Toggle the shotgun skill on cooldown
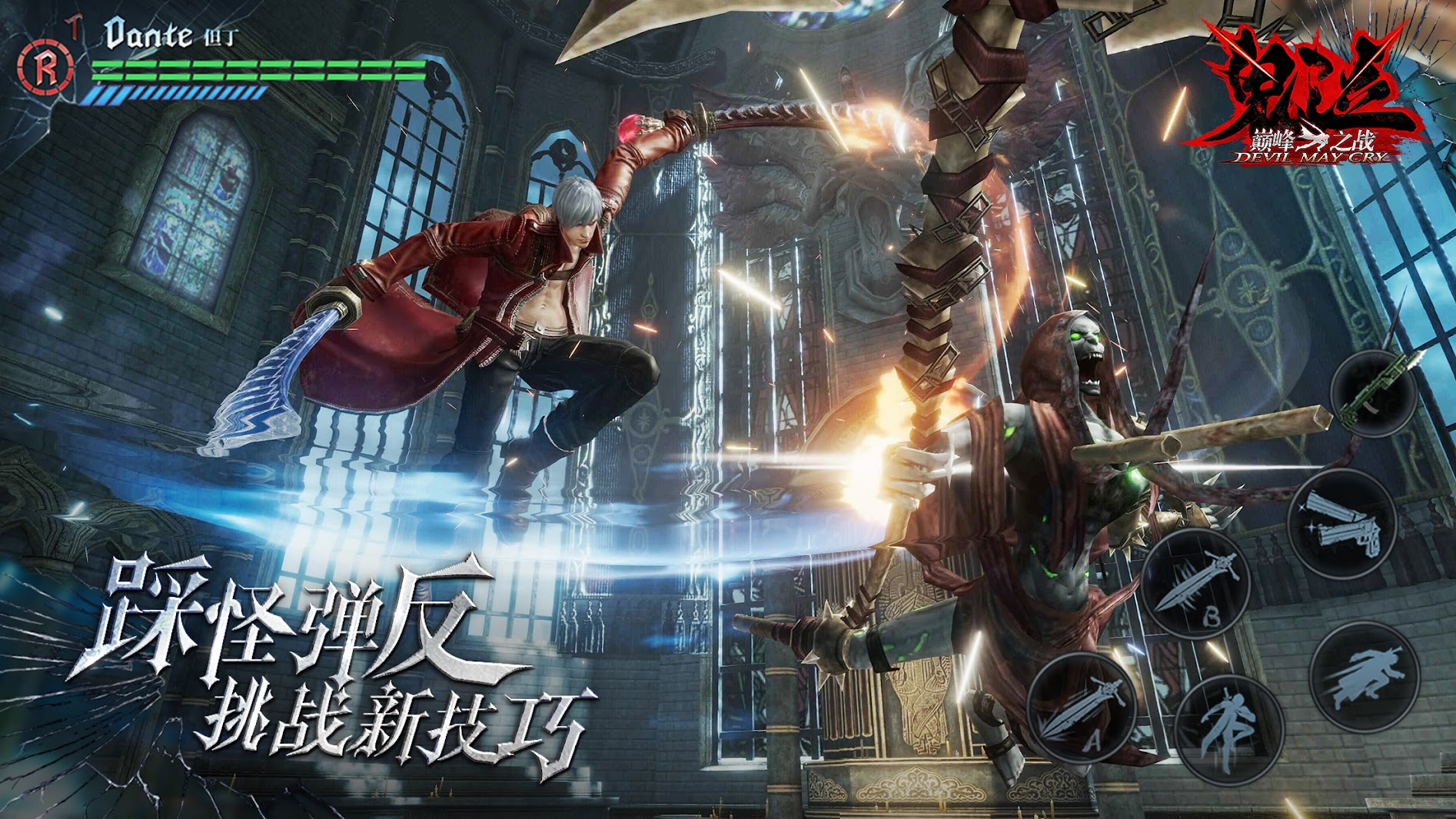Viewport: 1456px width, 819px height. [x=1376, y=394]
